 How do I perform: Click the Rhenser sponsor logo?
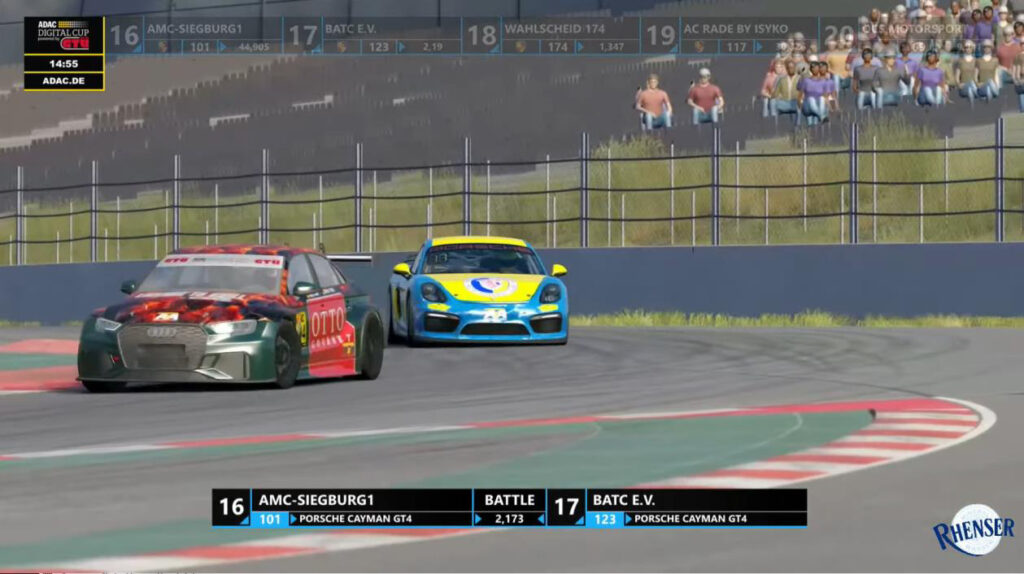[x=973, y=530]
